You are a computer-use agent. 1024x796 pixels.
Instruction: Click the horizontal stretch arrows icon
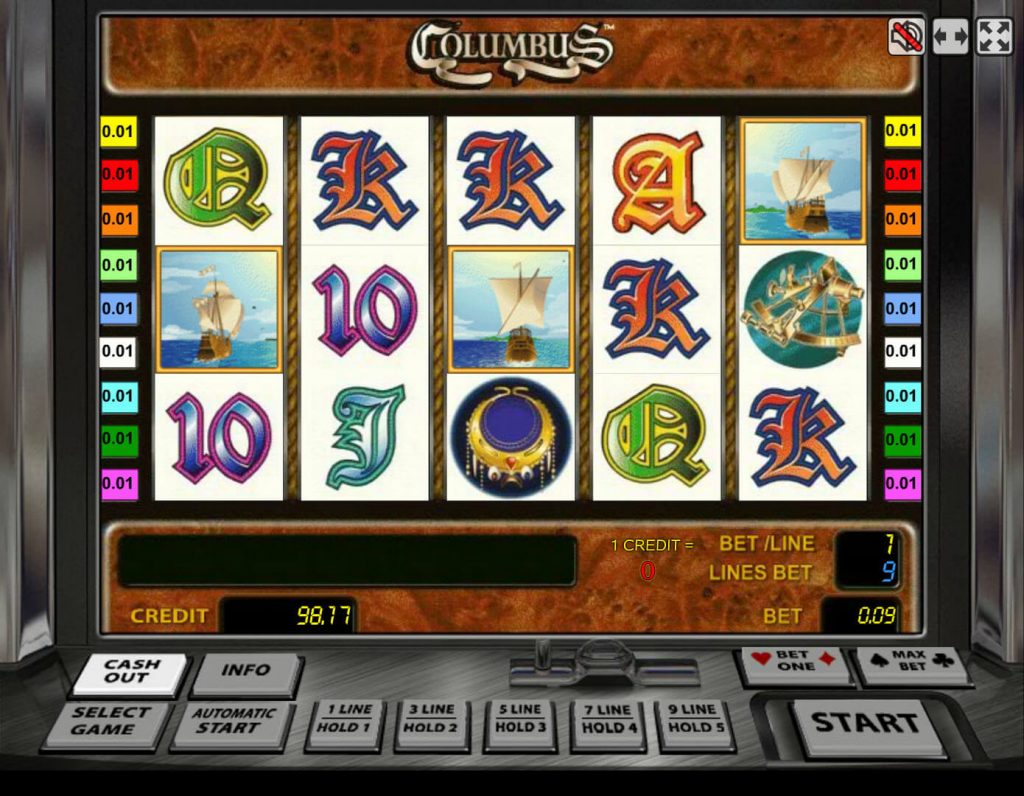click(950, 38)
